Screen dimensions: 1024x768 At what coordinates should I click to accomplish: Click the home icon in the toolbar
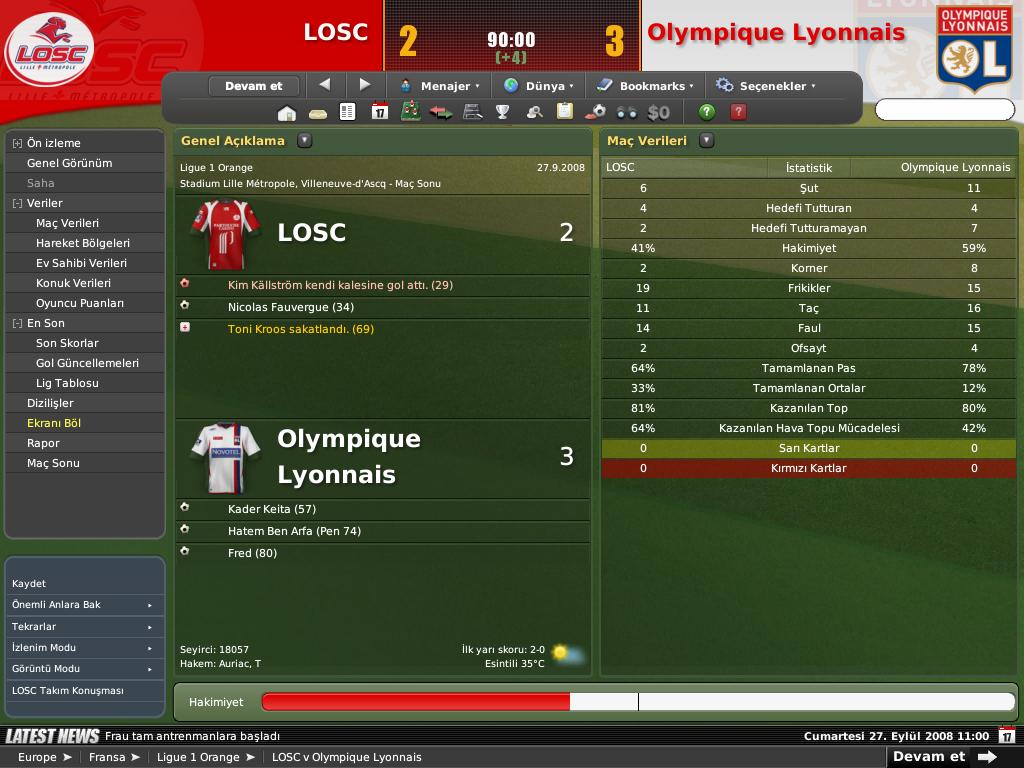[287, 112]
